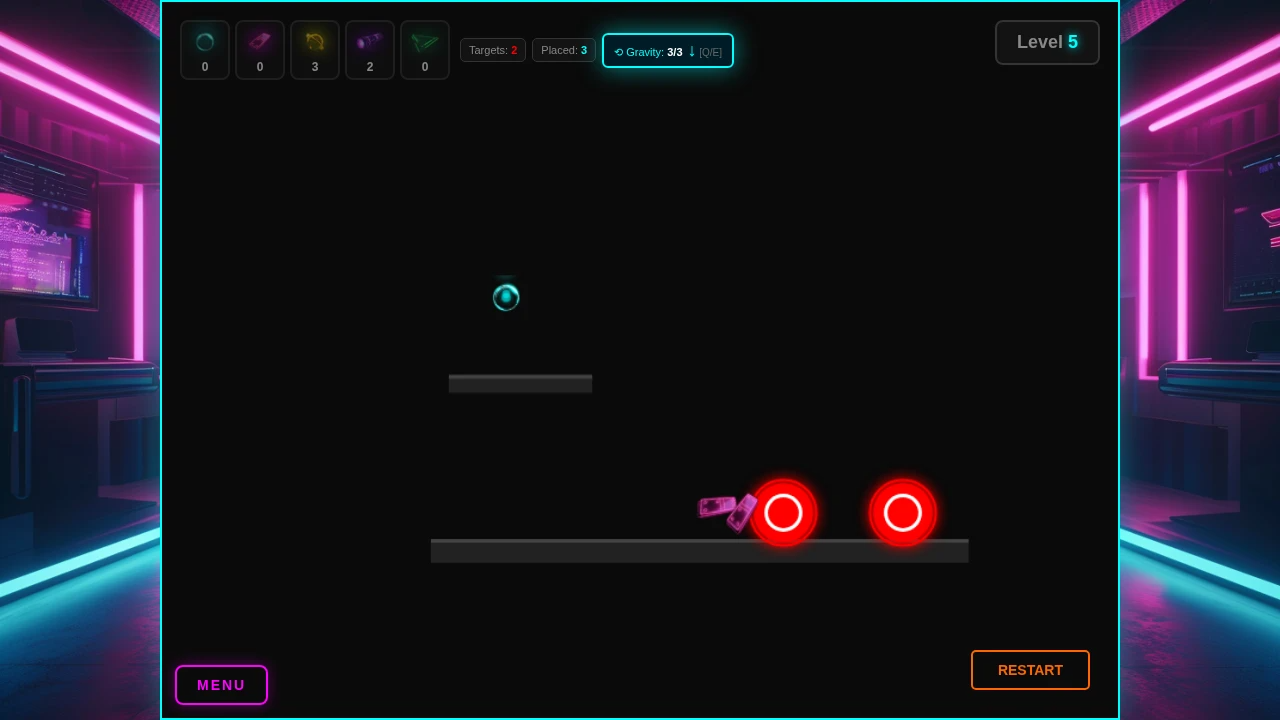Click the Targets counter badge

point(493,50)
